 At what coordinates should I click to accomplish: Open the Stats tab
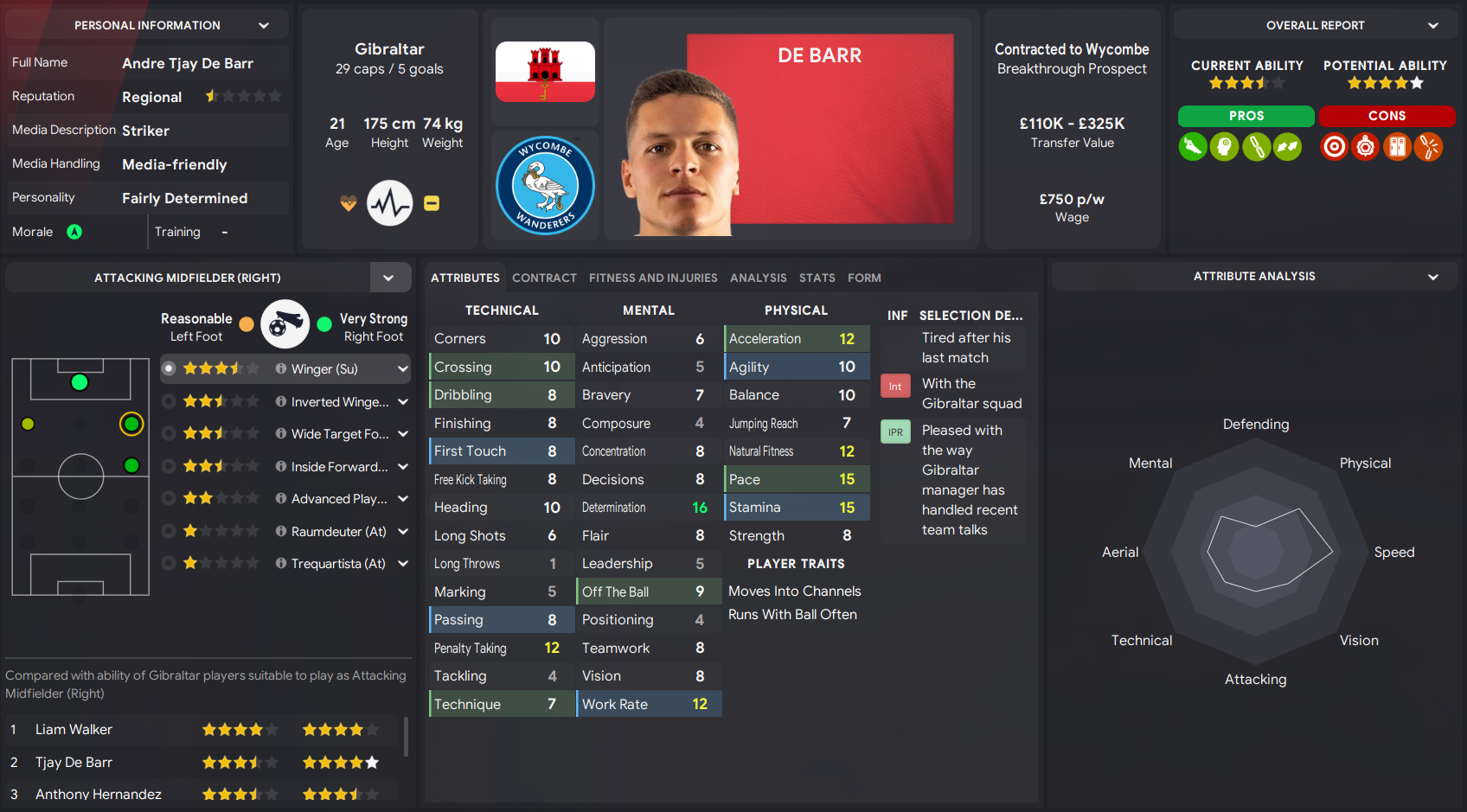coord(817,278)
